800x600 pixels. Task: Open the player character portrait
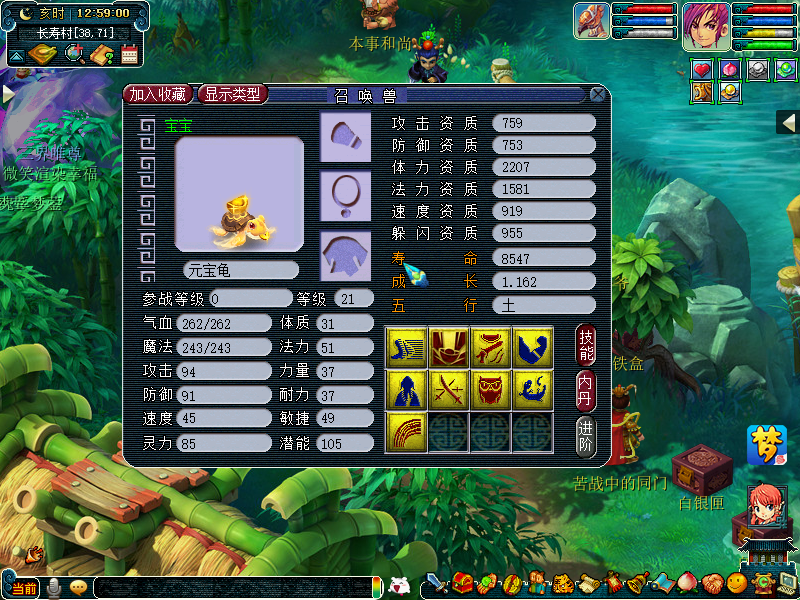(x=706, y=26)
